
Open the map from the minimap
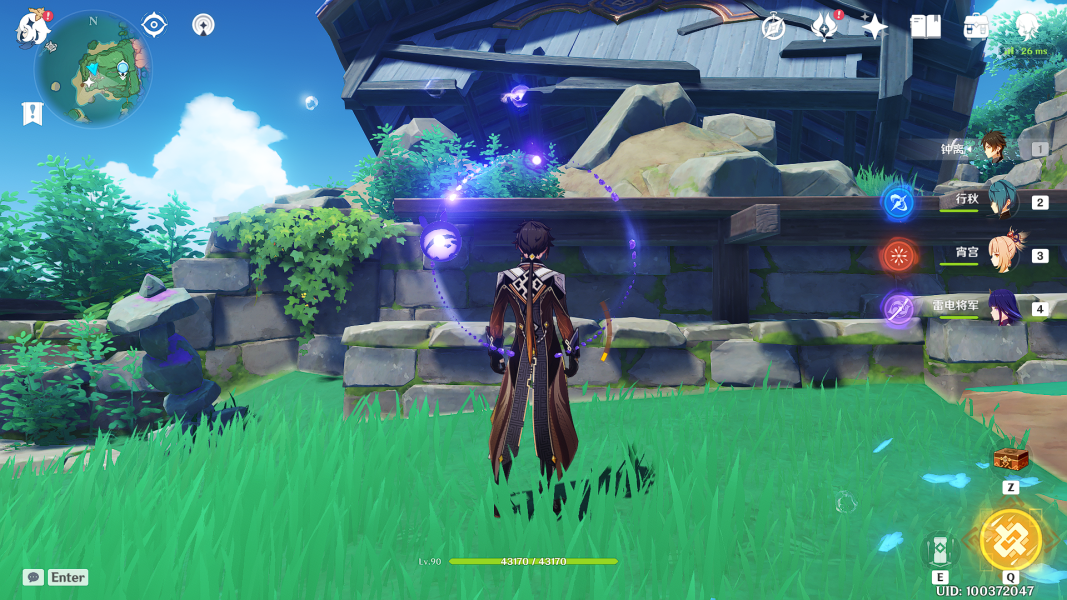[x=93, y=68]
